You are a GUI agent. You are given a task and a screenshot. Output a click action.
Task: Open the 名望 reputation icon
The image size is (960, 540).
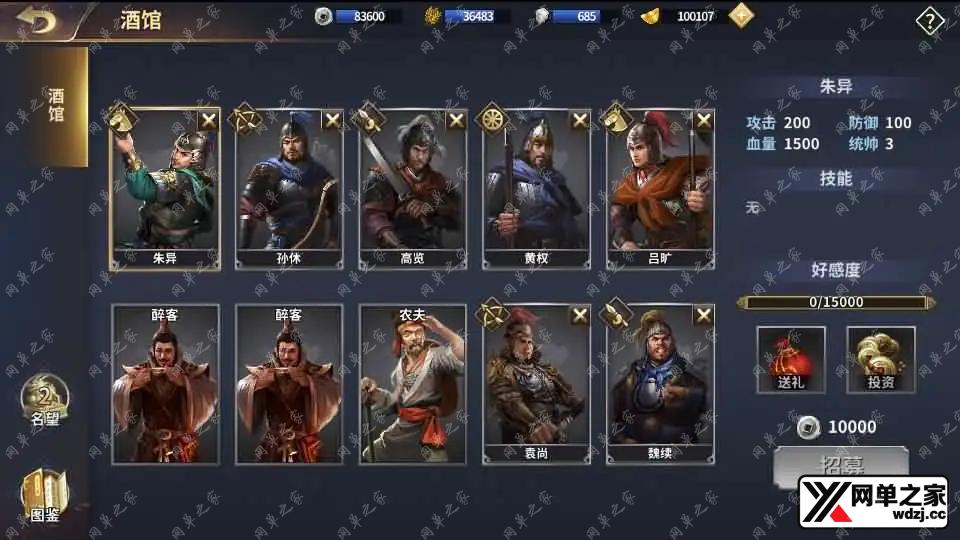45,400
